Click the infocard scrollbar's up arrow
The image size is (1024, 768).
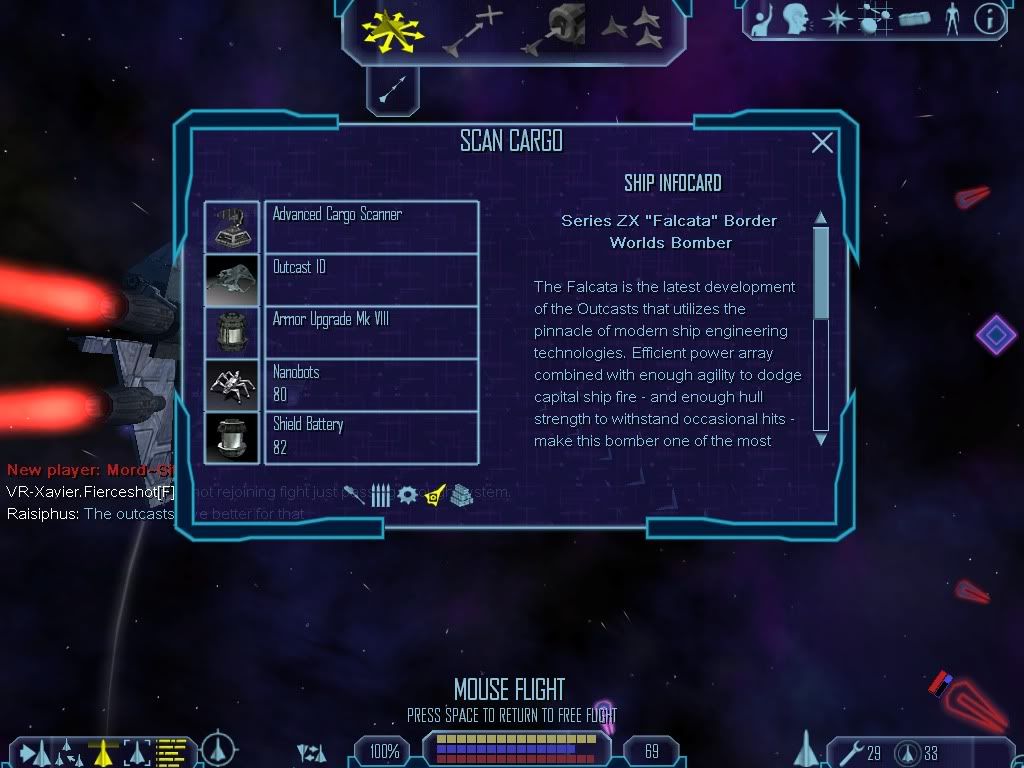coord(821,218)
